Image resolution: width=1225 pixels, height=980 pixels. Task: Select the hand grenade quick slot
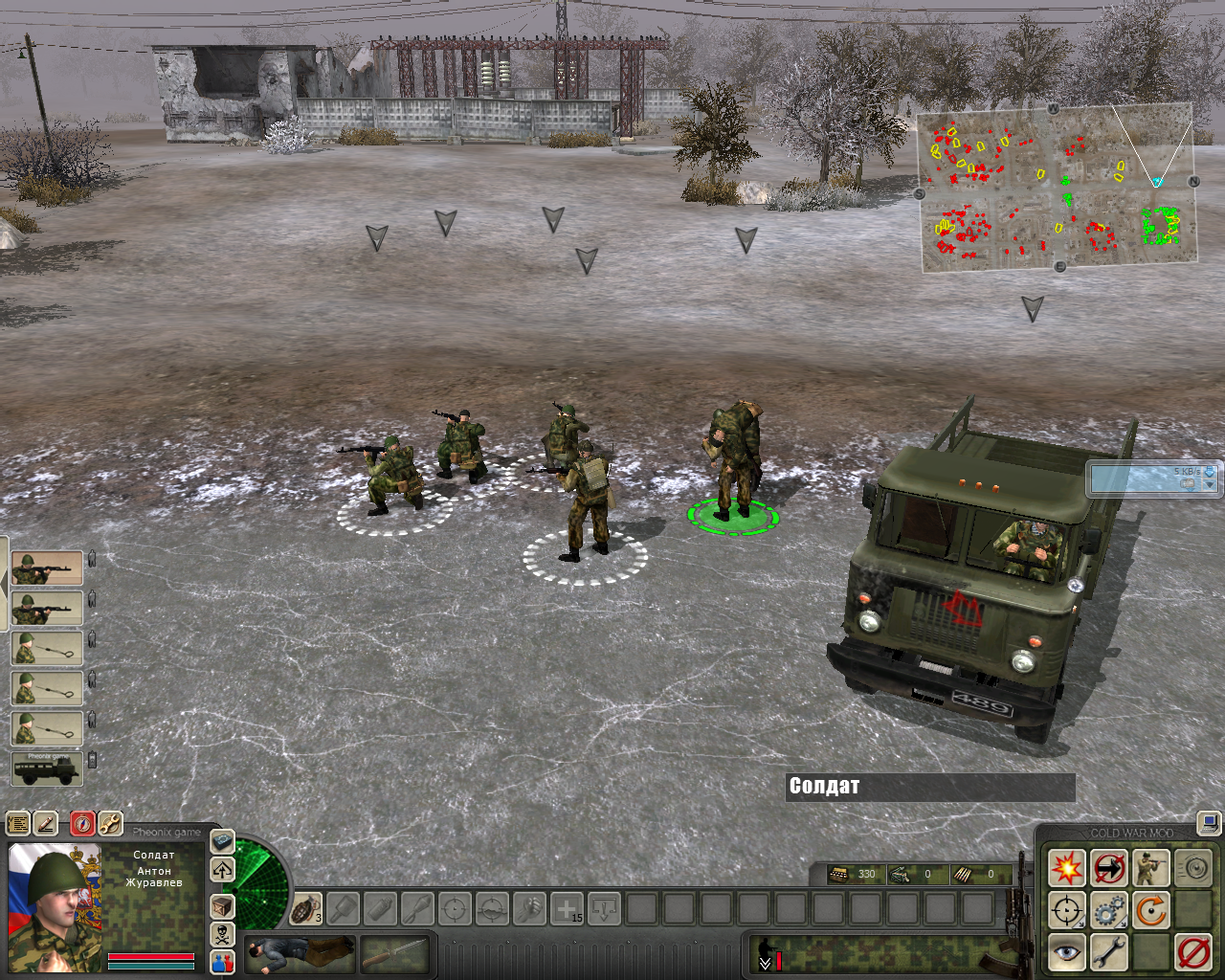coord(305,908)
